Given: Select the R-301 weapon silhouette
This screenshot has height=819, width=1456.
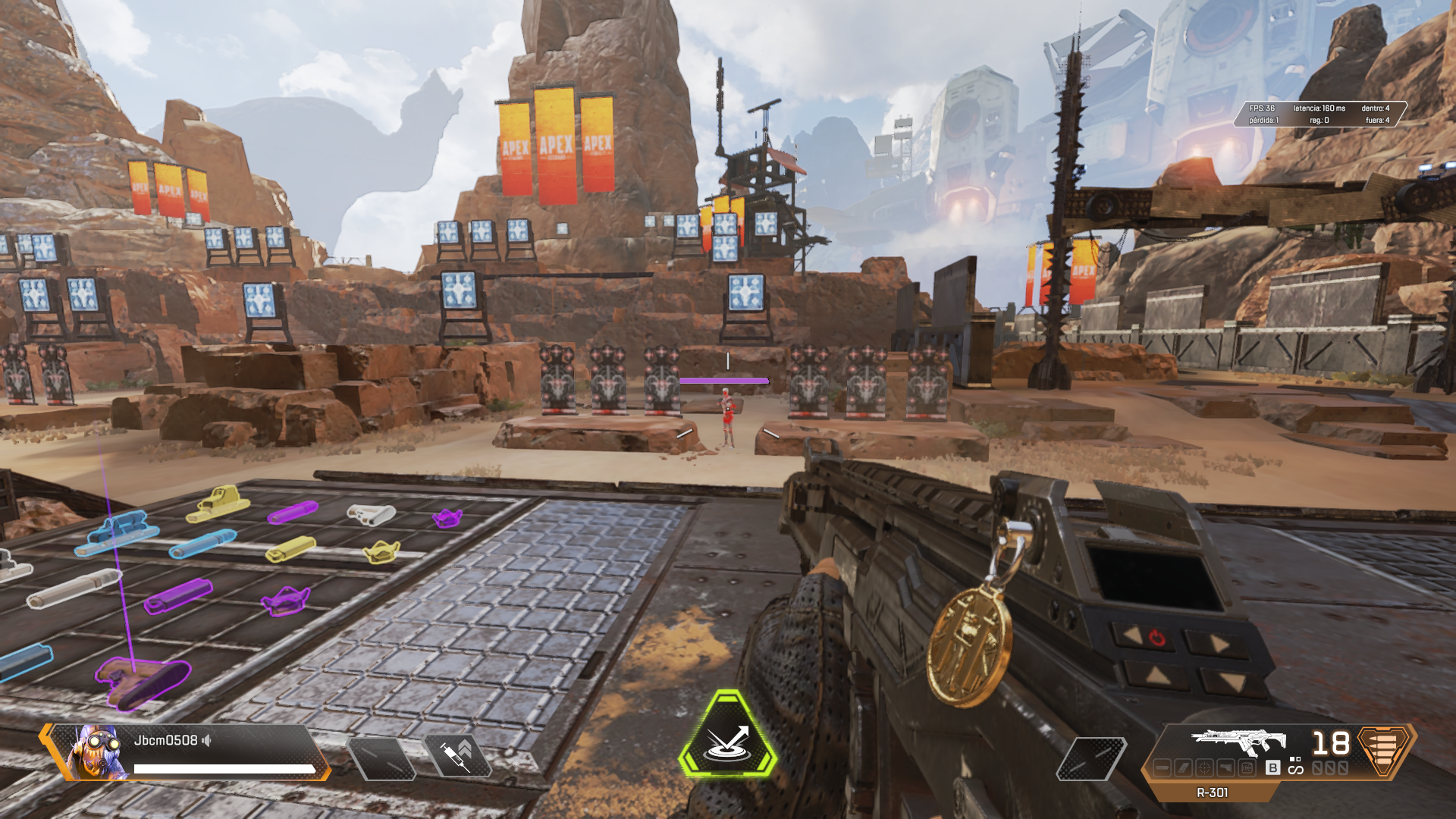Looking at the screenshot, I should point(1238,741).
